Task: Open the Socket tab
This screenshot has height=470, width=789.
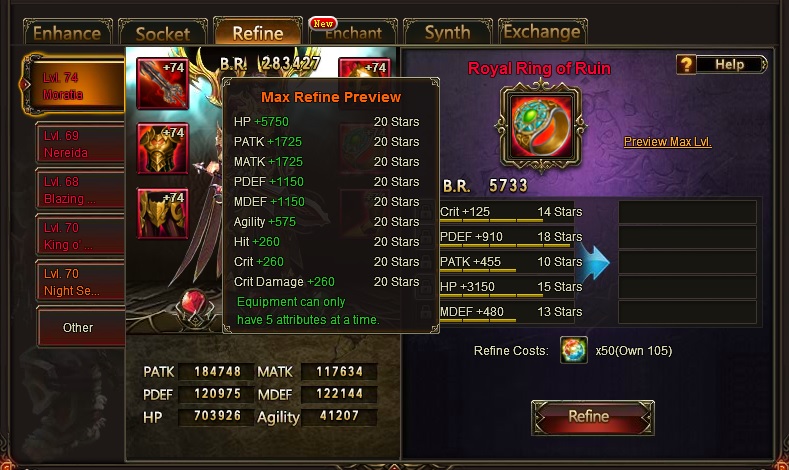Action: (163, 33)
